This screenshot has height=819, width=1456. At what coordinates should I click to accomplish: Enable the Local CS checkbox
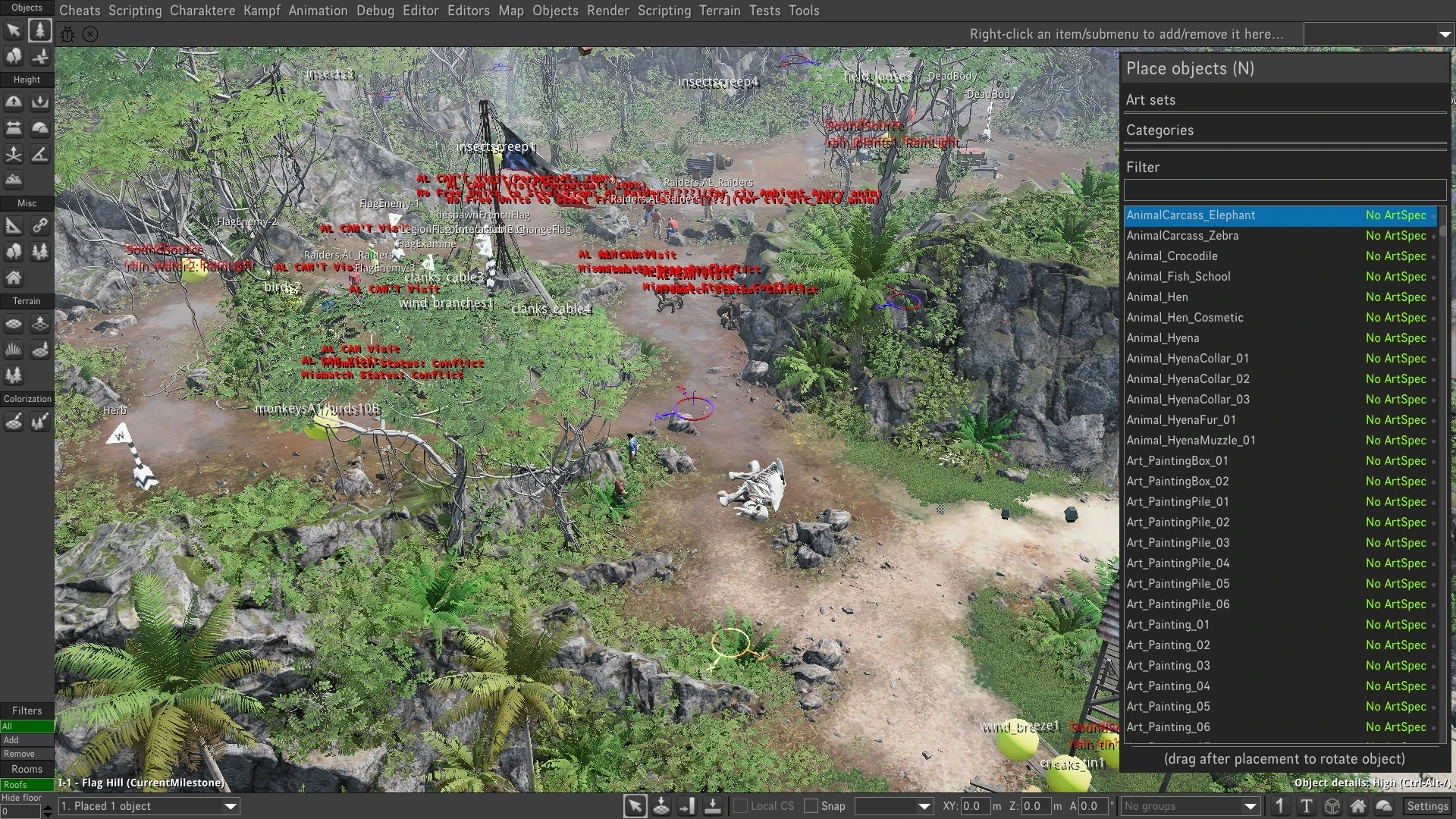click(740, 806)
